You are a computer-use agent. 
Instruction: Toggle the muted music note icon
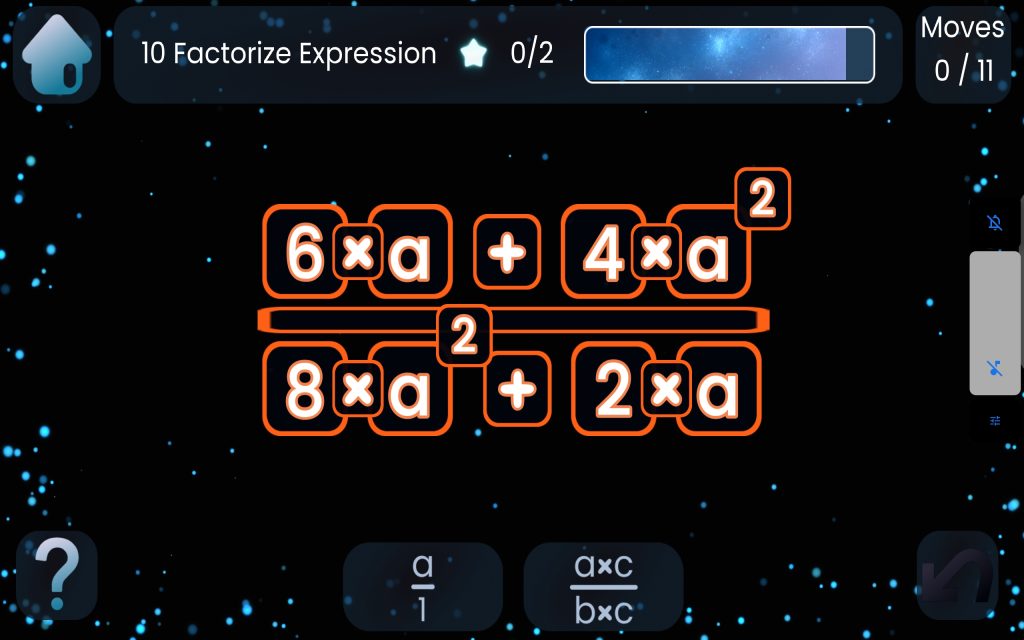tap(995, 368)
